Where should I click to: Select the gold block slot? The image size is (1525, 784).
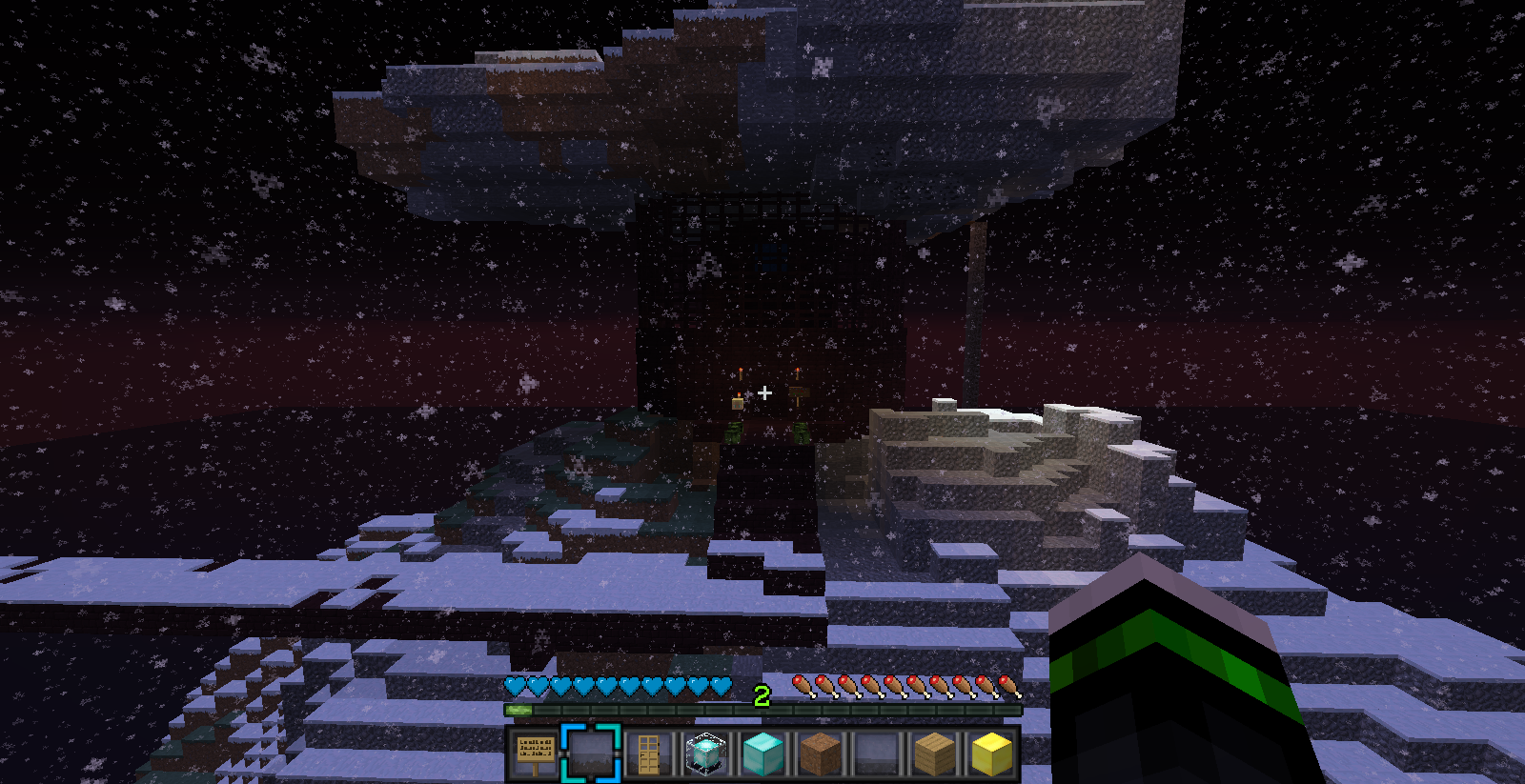(x=992, y=754)
